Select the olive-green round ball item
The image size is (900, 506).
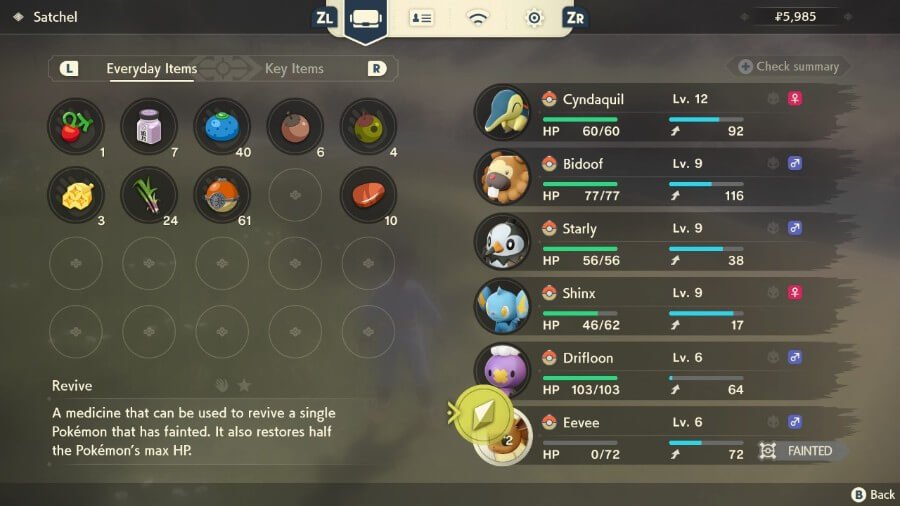point(368,126)
